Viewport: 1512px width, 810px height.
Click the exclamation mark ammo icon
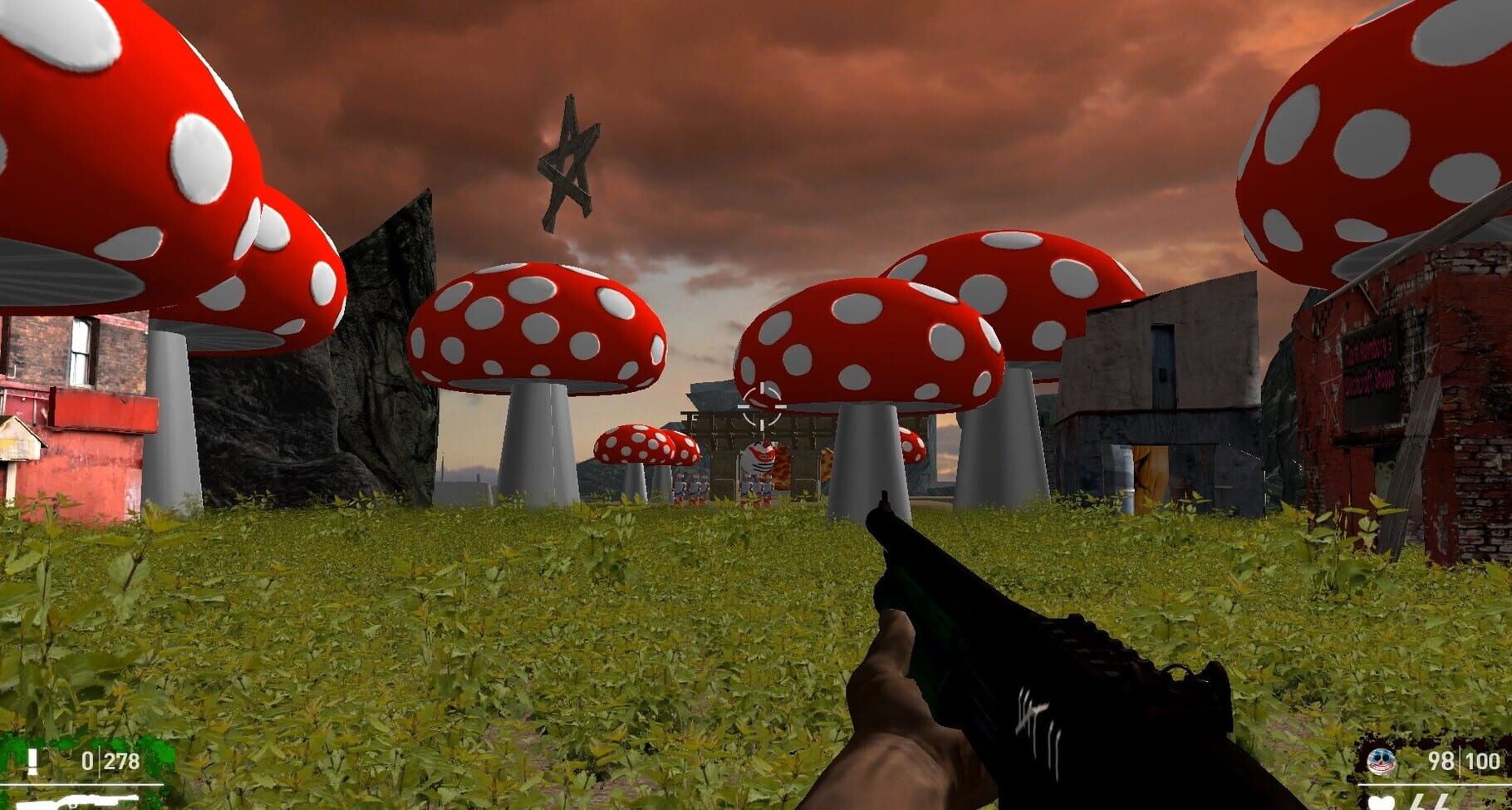[33, 761]
